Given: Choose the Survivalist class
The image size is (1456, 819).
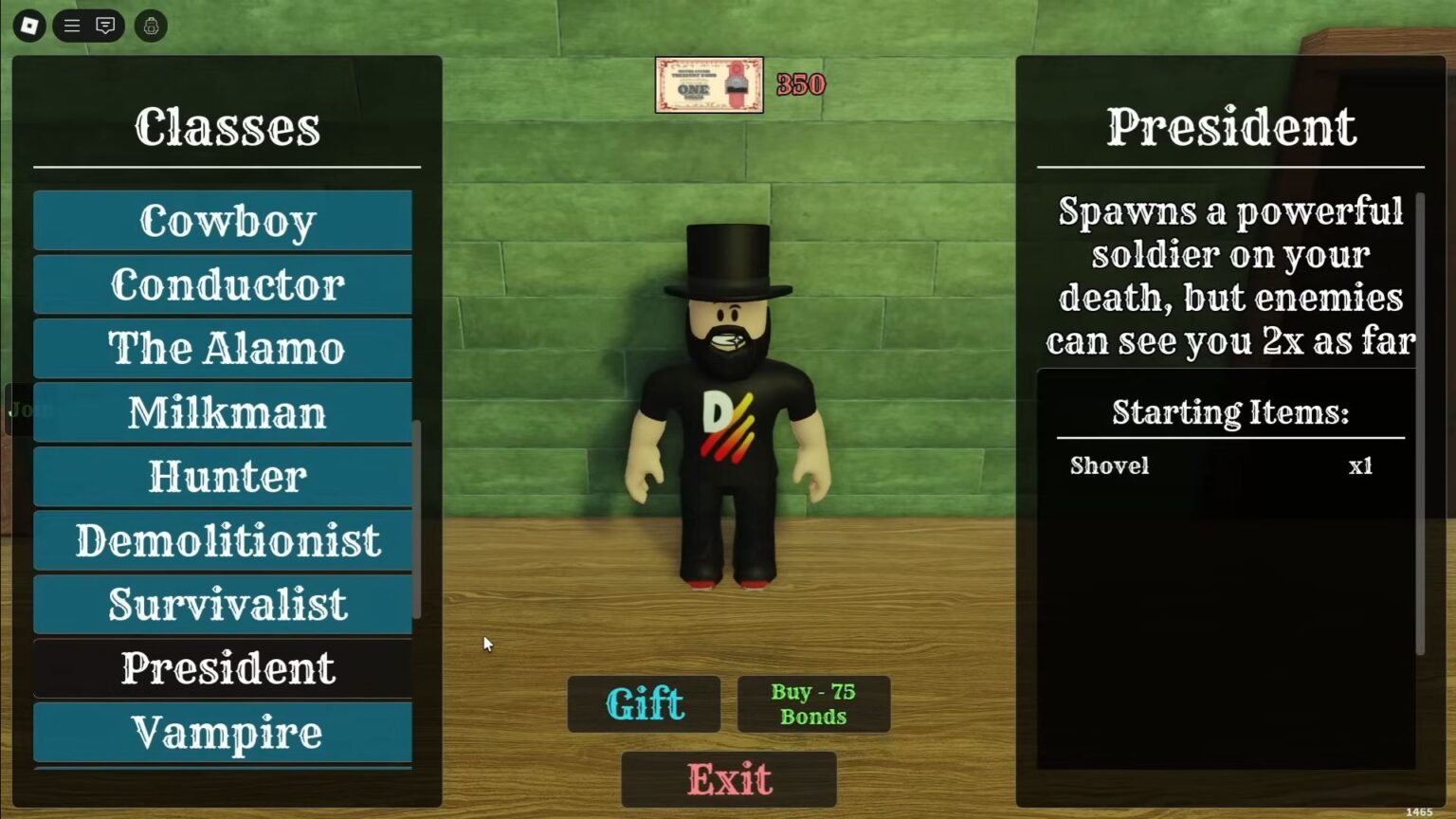Looking at the screenshot, I should (x=223, y=604).
